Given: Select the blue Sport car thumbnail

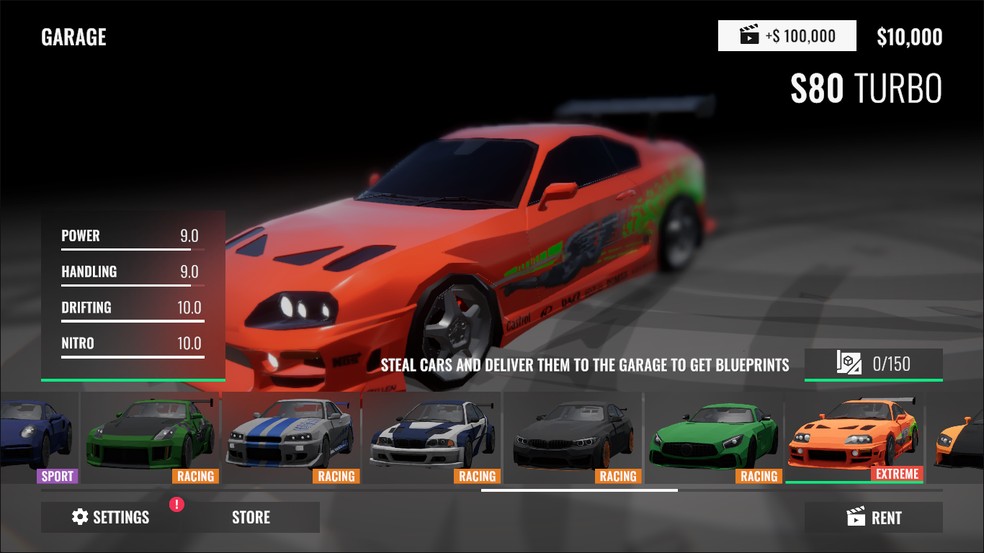Looking at the screenshot, I should click(x=37, y=437).
